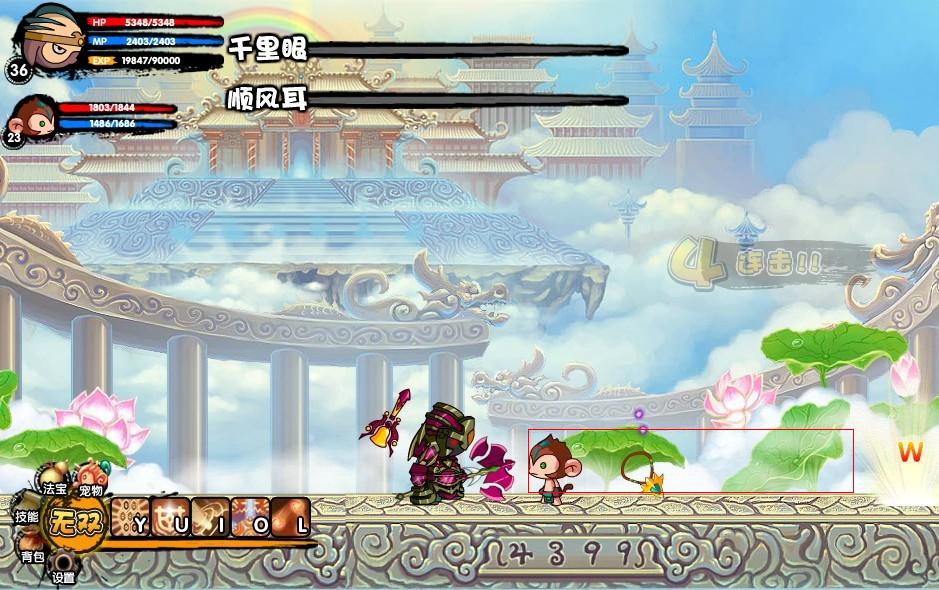
Task: Click the level 36 player portrait
Action: [x=46, y=36]
